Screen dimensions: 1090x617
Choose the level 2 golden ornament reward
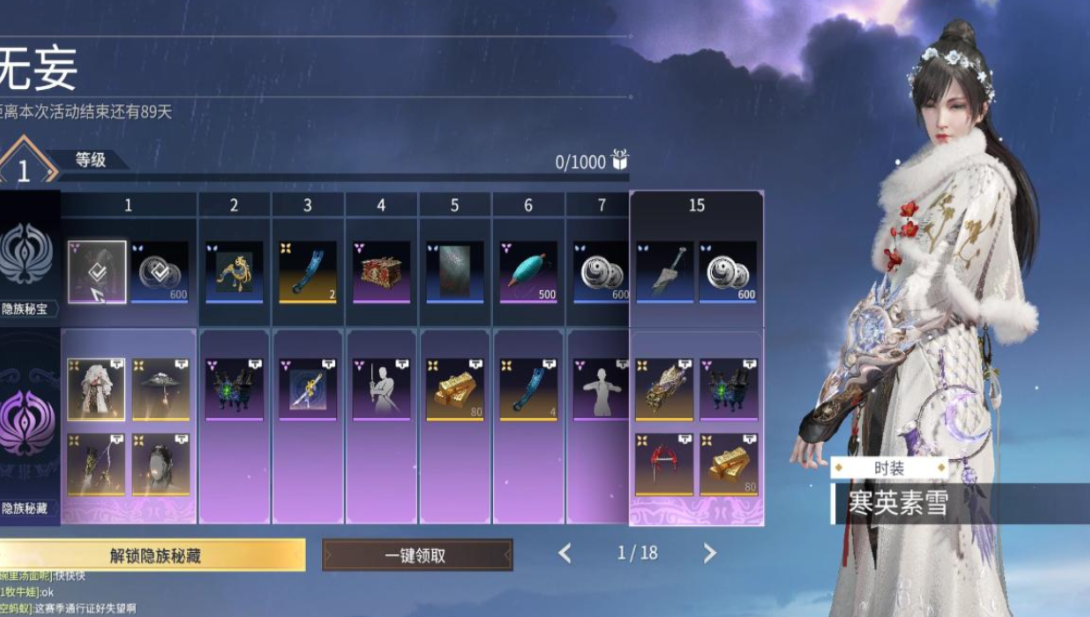click(x=234, y=271)
